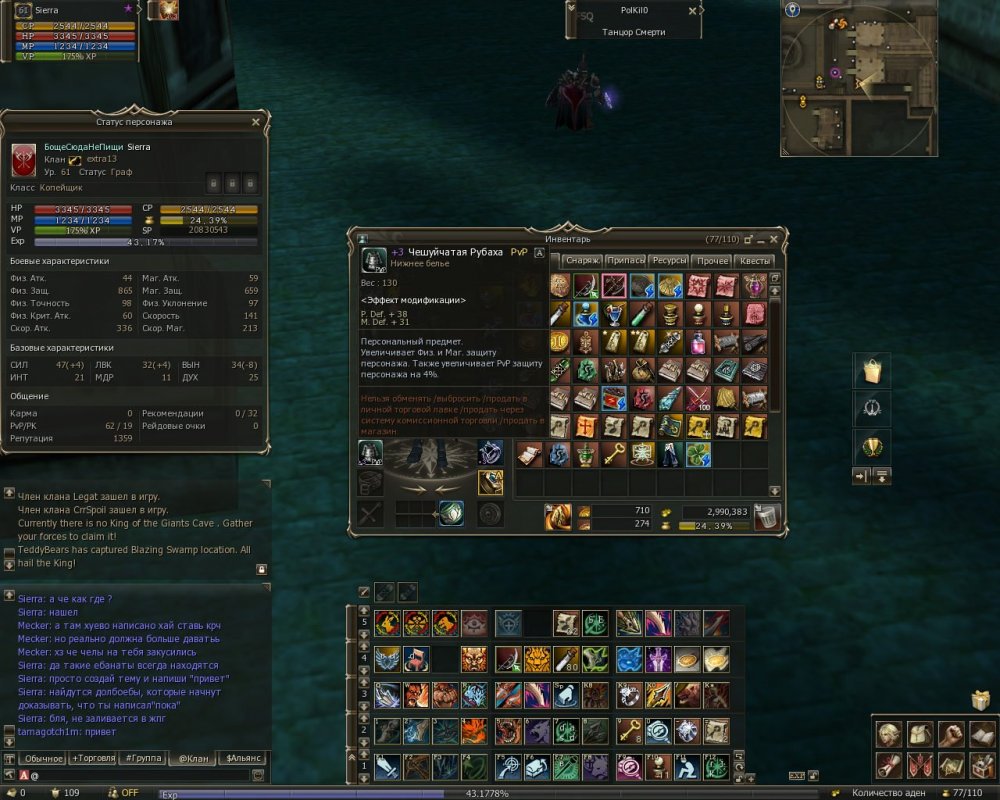
Task: Switch chat to the +Торговля tab
Action: 93,759
